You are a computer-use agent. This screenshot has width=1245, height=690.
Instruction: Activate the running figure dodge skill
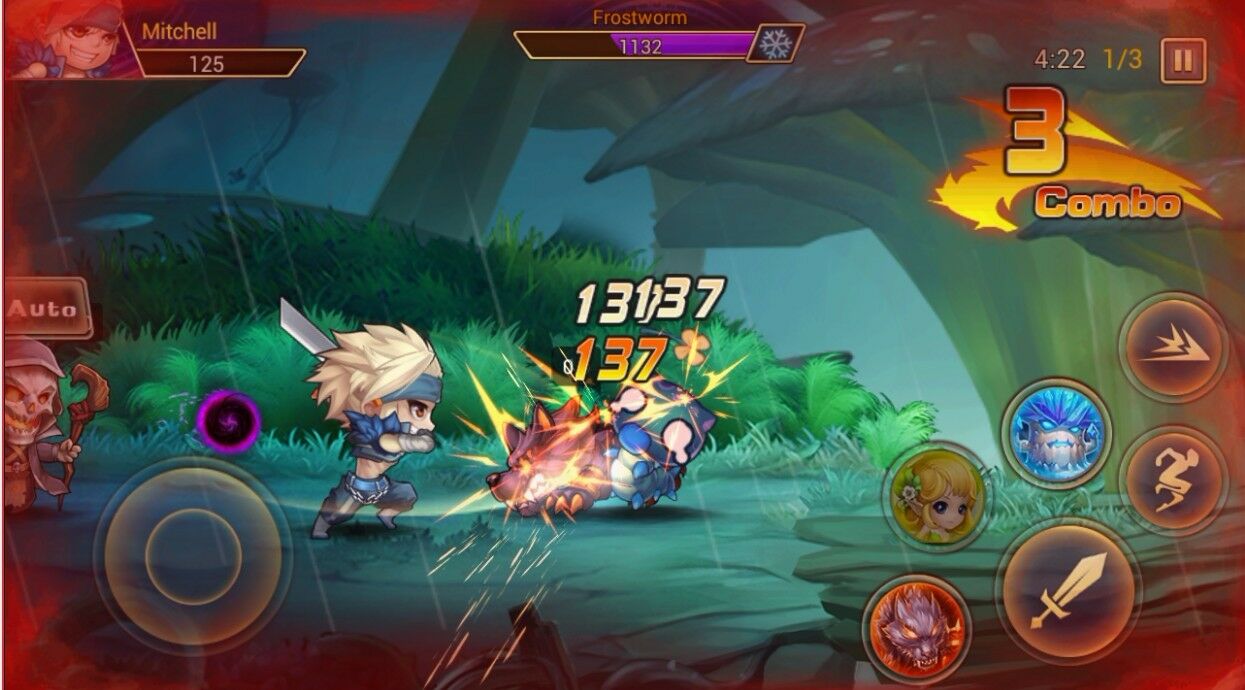click(x=1171, y=479)
